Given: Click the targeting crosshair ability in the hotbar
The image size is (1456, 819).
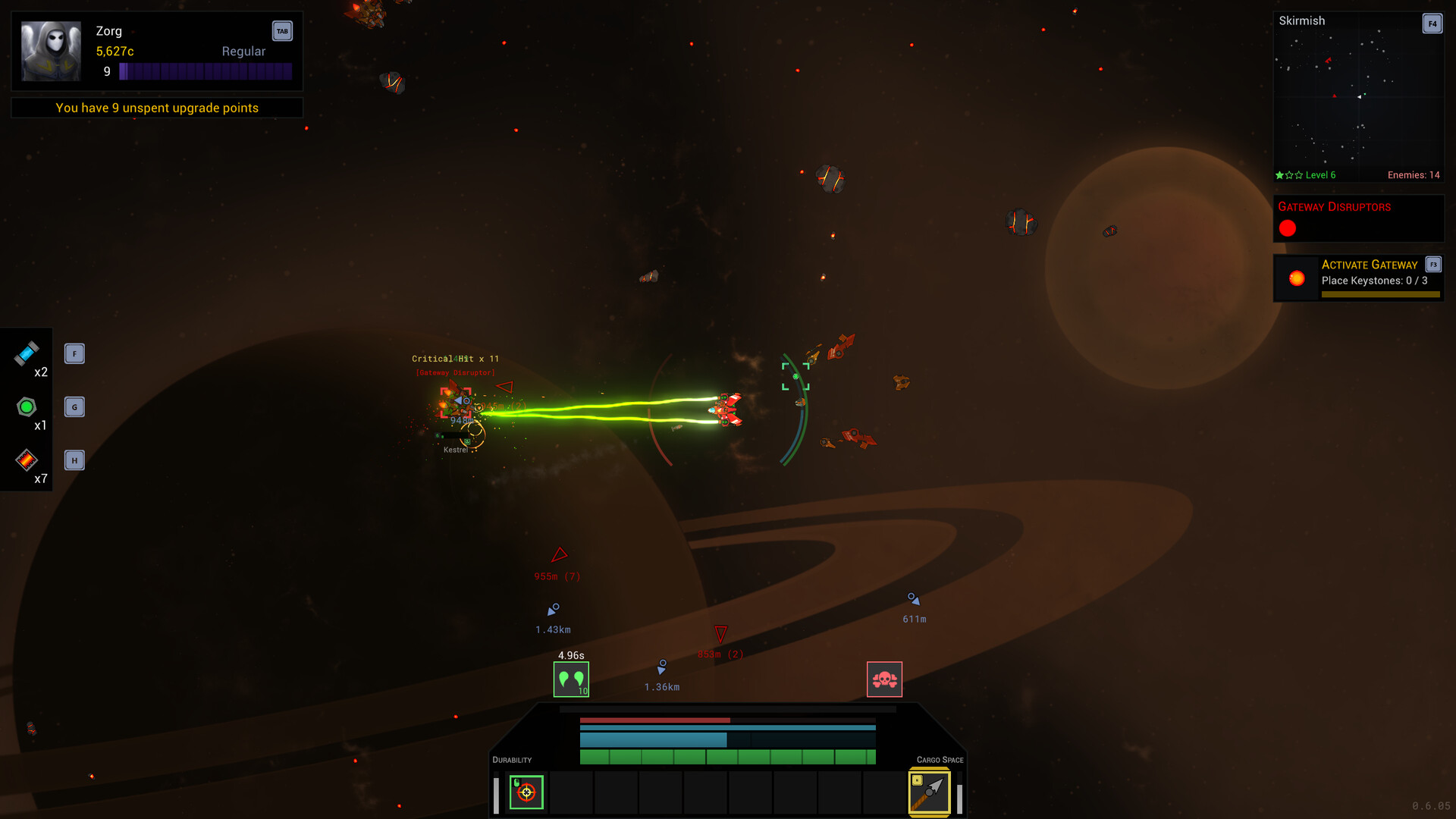Looking at the screenshot, I should tap(526, 792).
